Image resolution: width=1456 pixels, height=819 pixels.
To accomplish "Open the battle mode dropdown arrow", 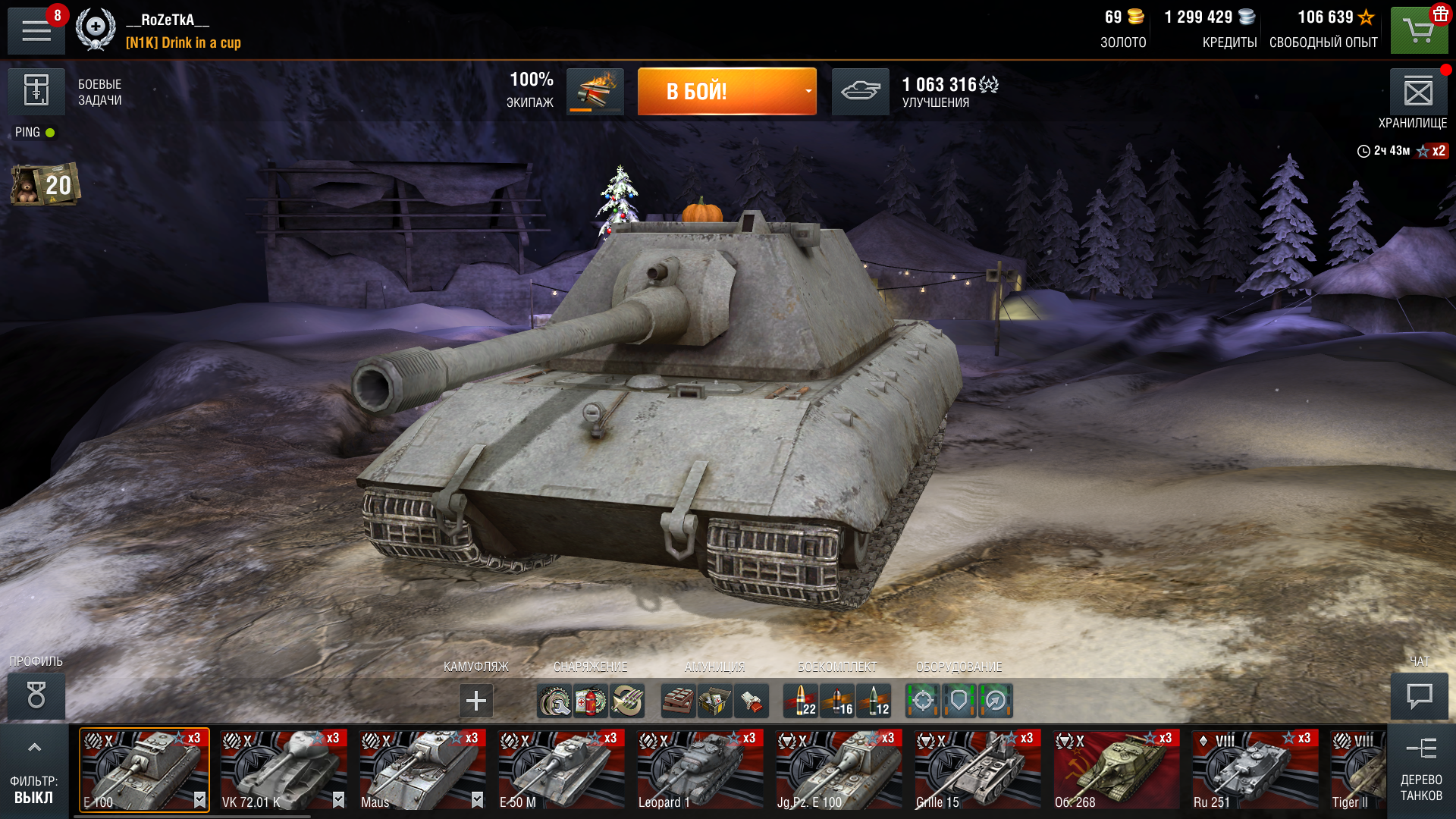I will click(x=808, y=92).
